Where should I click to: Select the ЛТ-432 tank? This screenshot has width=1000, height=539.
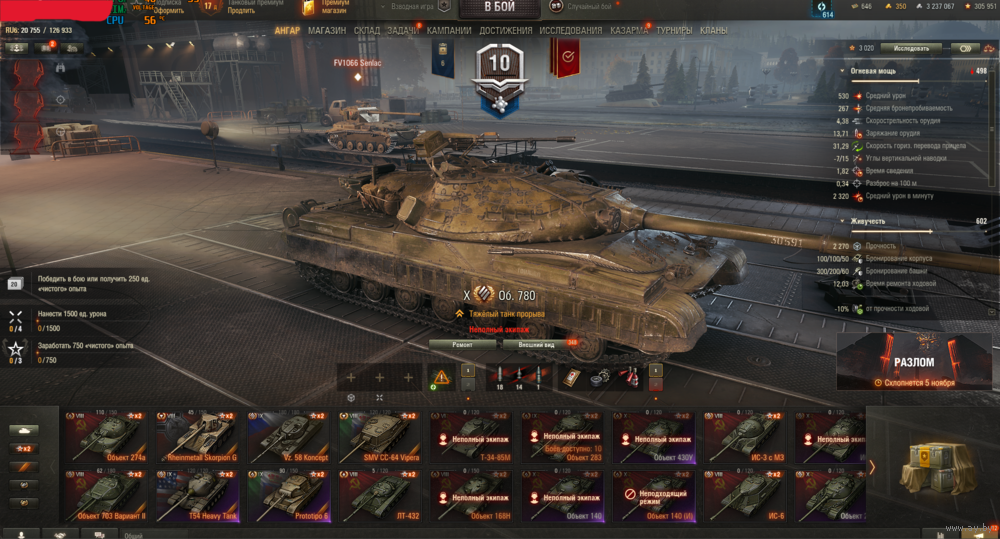pos(380,493)
